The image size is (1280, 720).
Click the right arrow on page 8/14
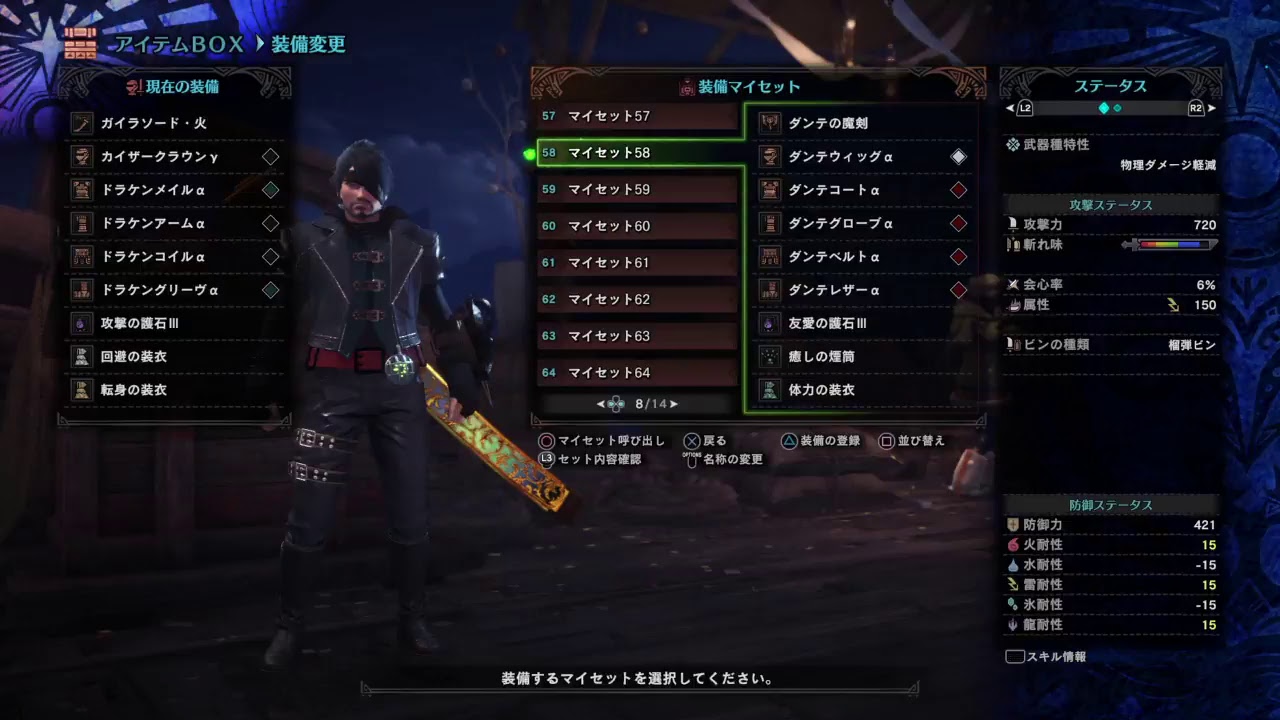pyautogui.click(x=675, y=404)
